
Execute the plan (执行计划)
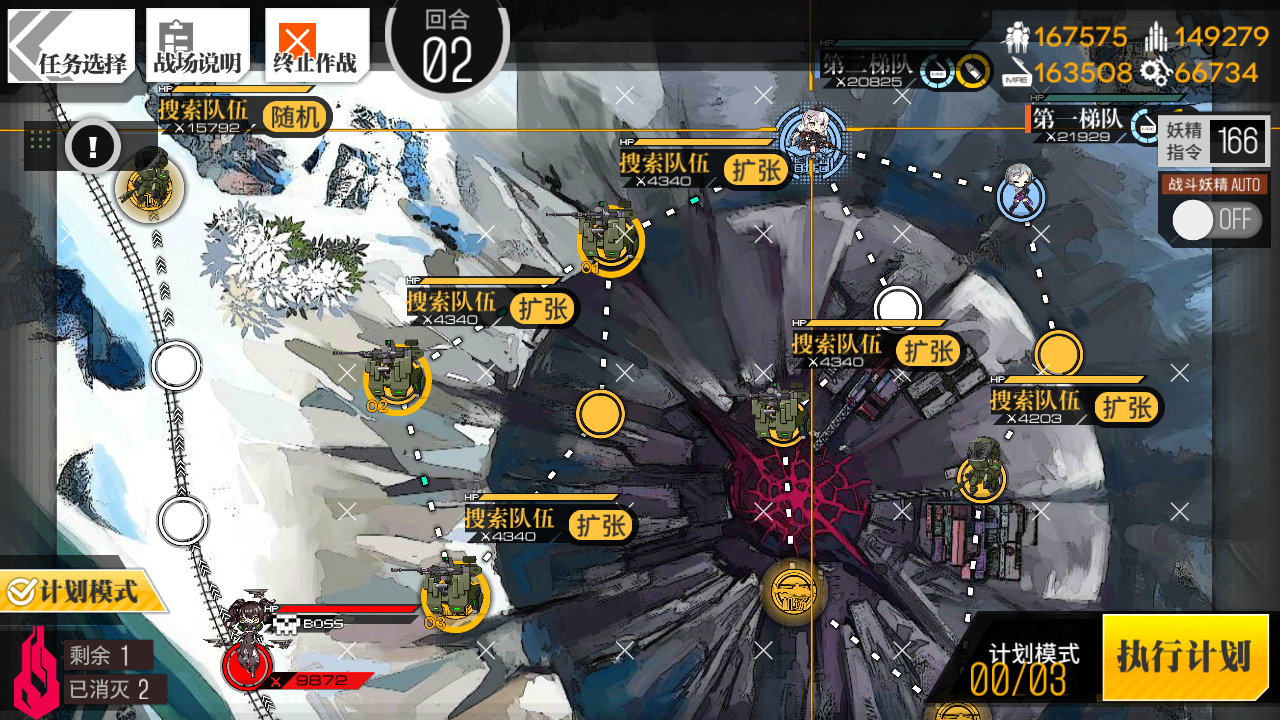1185,657
